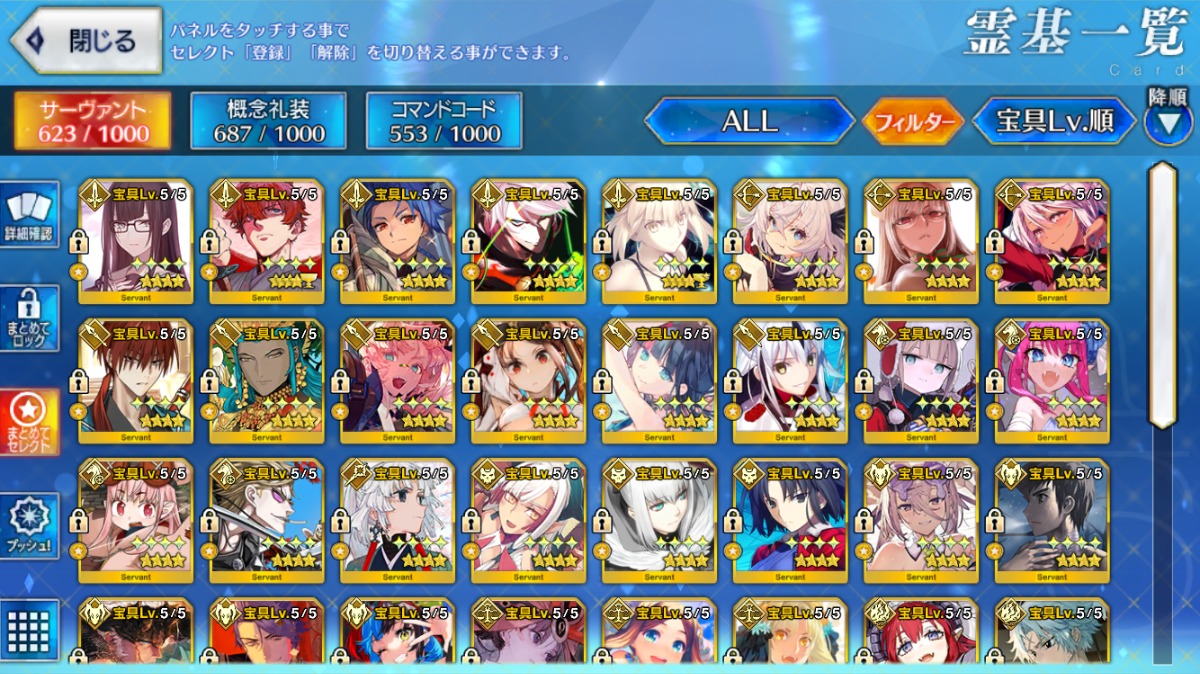Open the フィルター options
Screen dimensions: 1200x674
[913, 122]
